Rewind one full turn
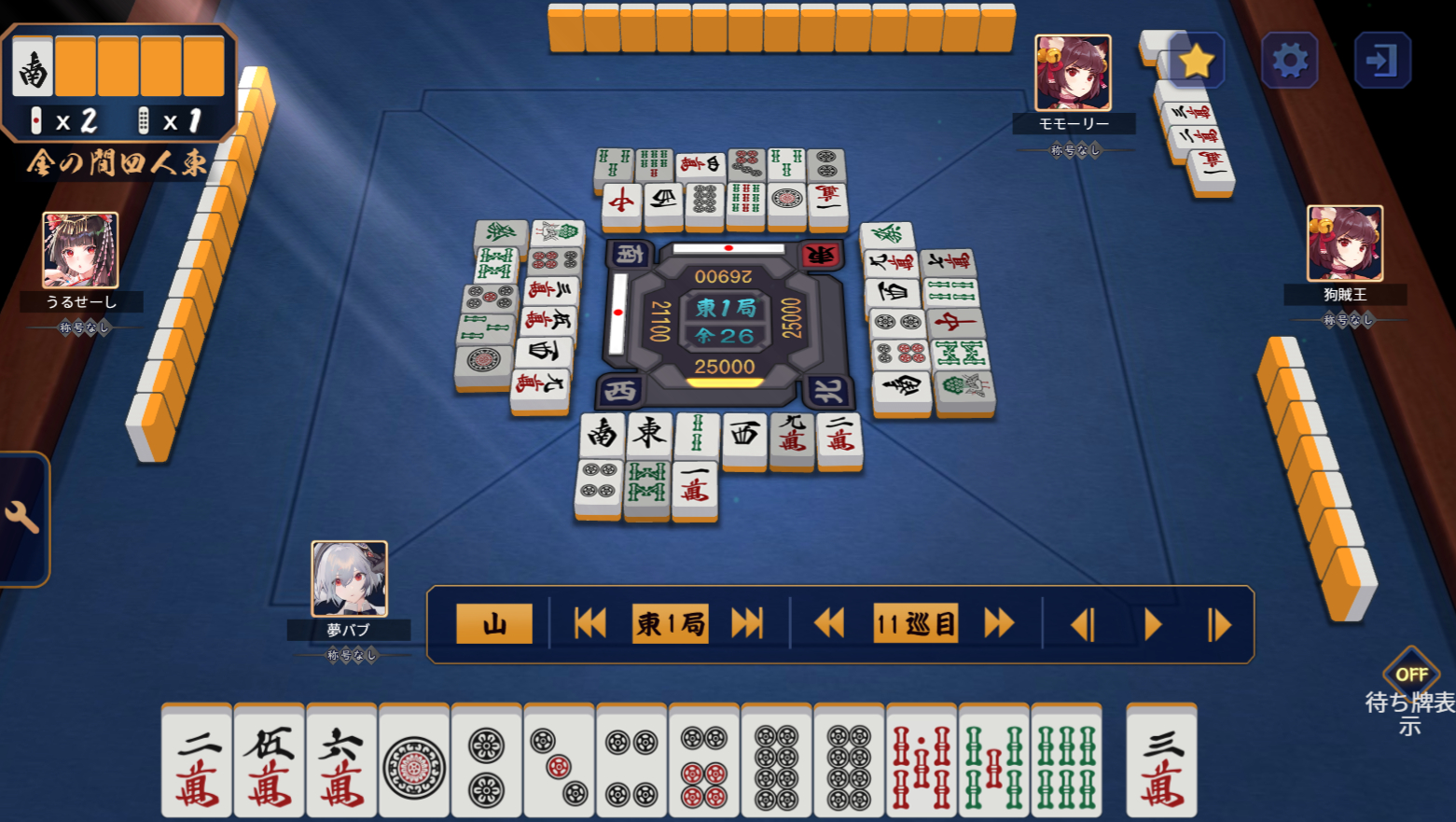This screenshot has width=1456, height=822. tap(828, 622)
